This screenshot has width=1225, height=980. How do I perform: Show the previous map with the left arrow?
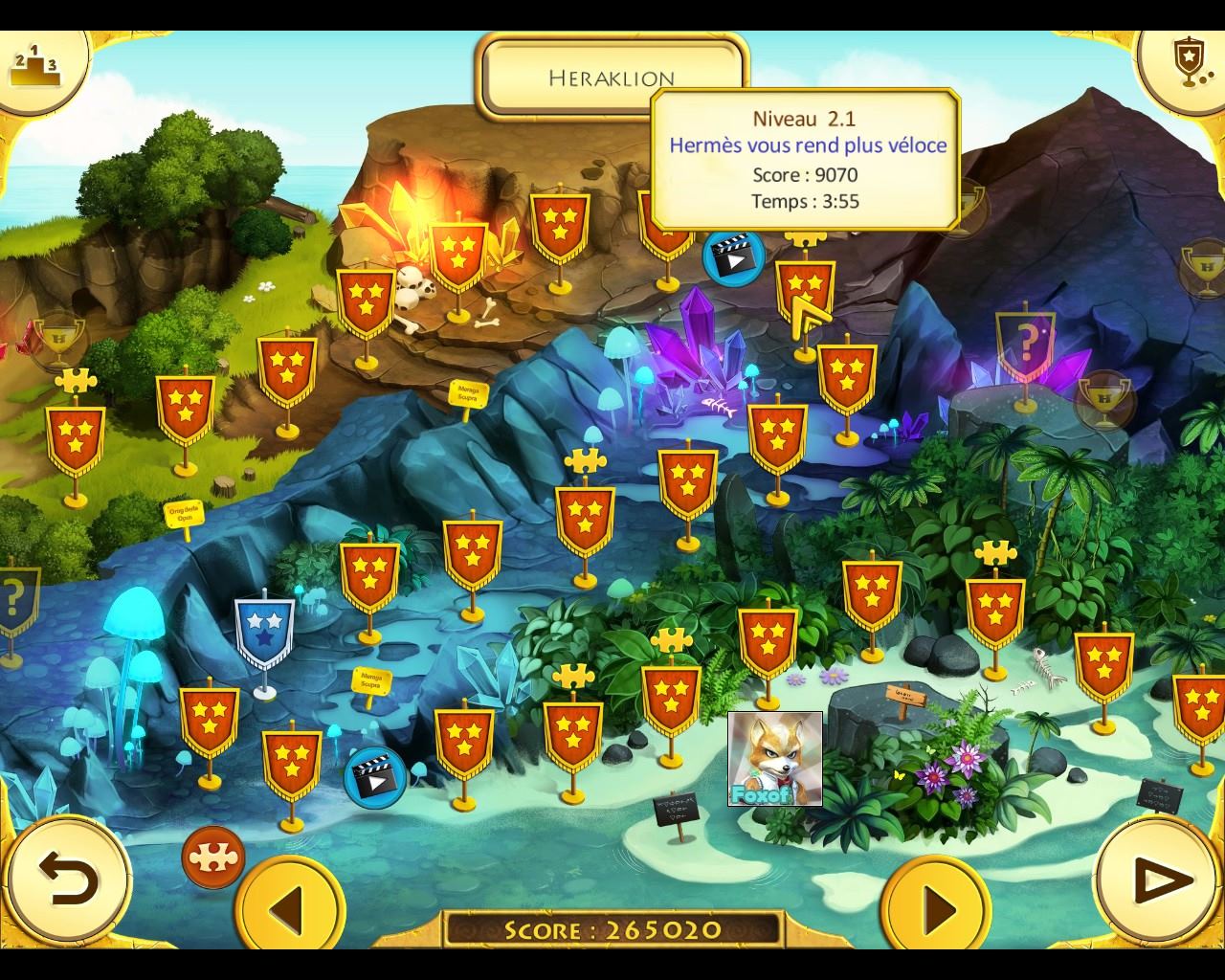click(x=290, y=904)
